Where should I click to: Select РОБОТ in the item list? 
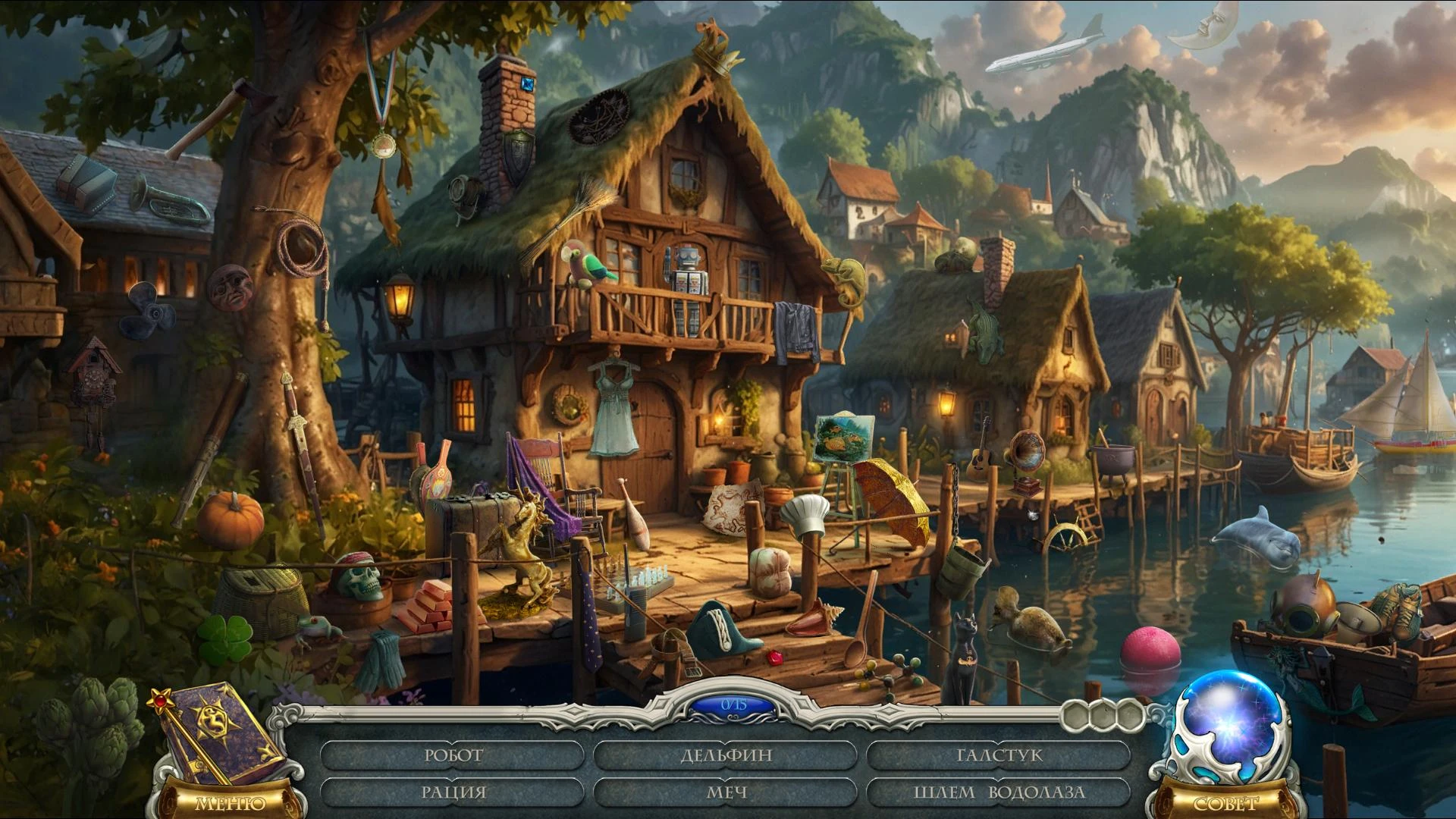click(453, 755)
